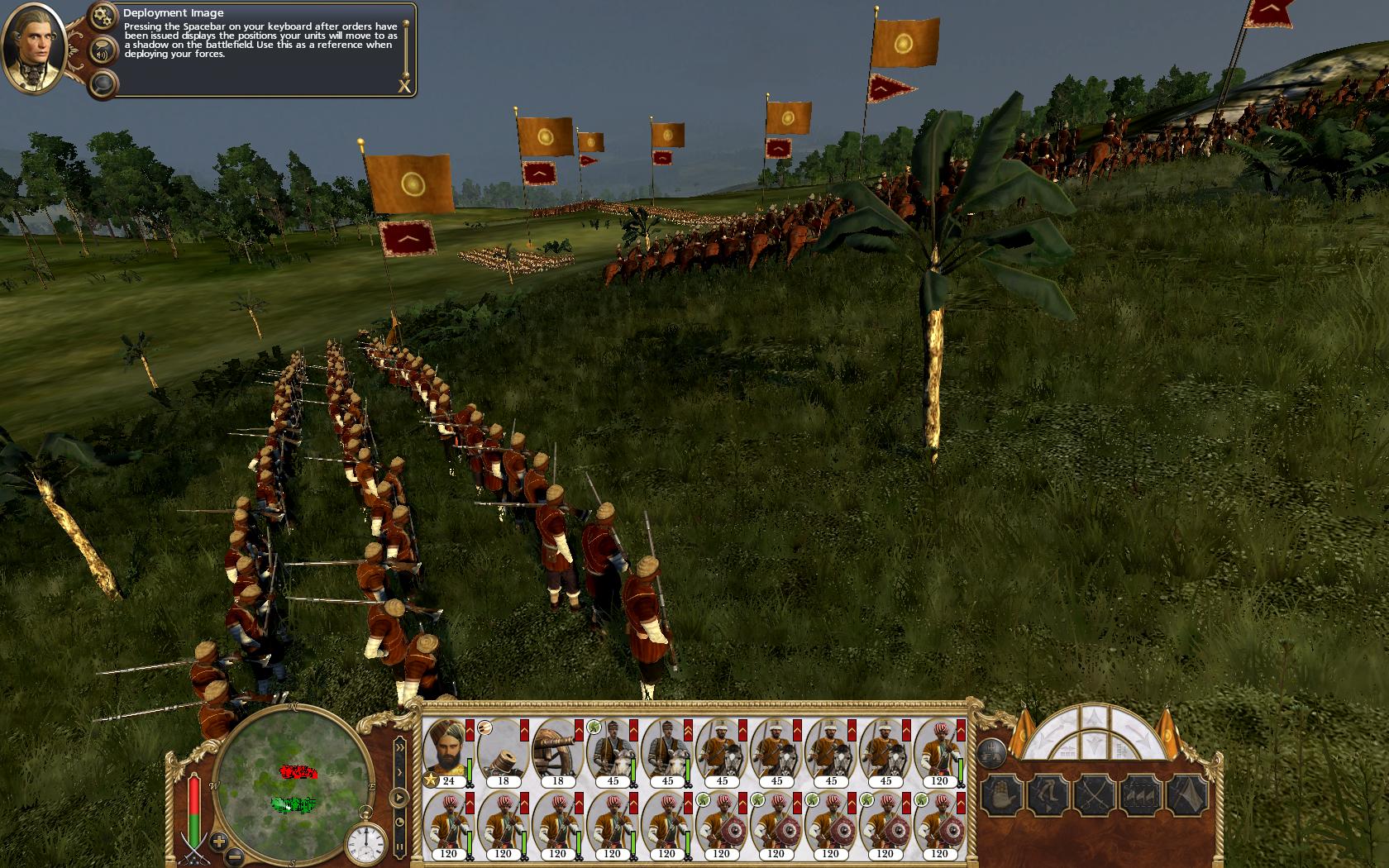Zoom out the minimap with minus button
The height and width of the screenshot is (868, 1389).
(x=235, y=856)
